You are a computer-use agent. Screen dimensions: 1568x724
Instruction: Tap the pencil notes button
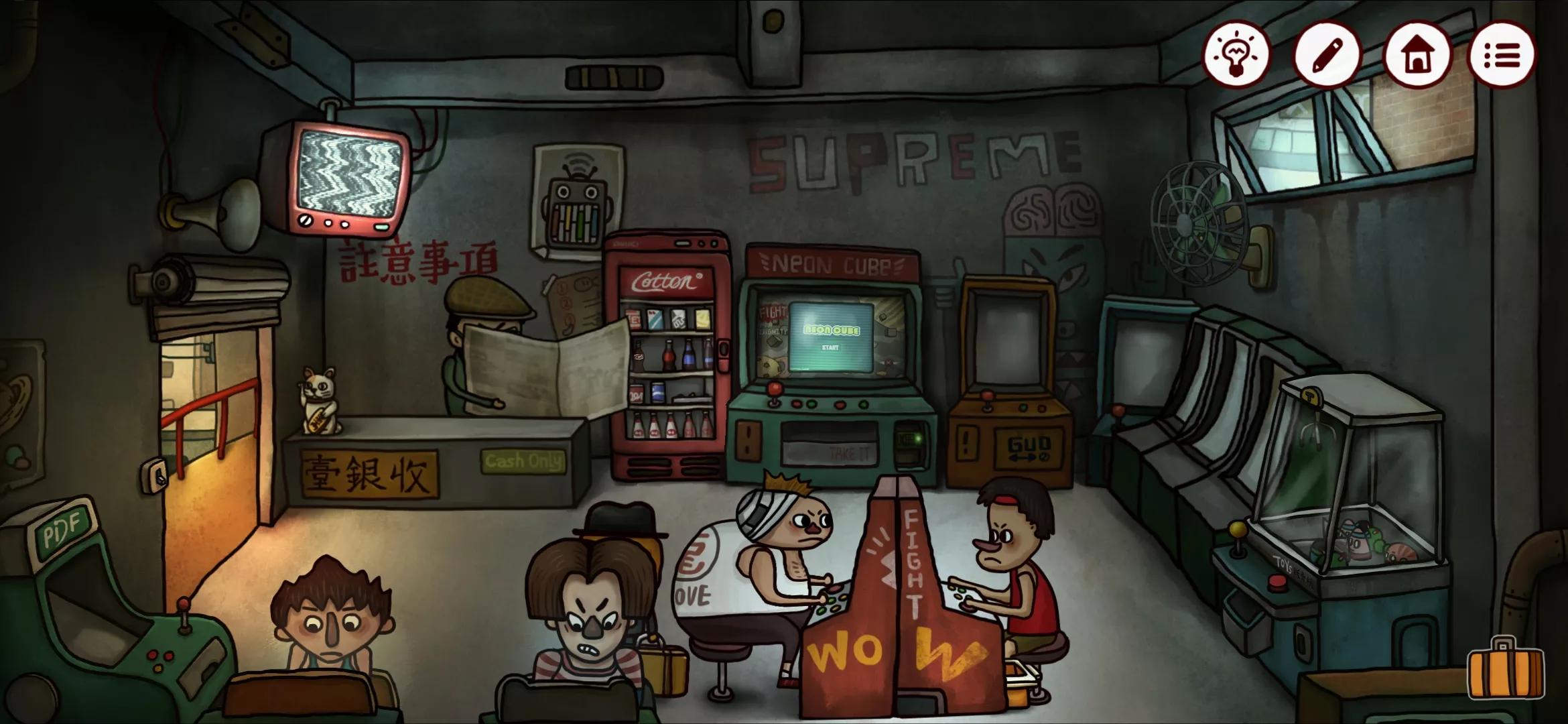pos(1326,55)
